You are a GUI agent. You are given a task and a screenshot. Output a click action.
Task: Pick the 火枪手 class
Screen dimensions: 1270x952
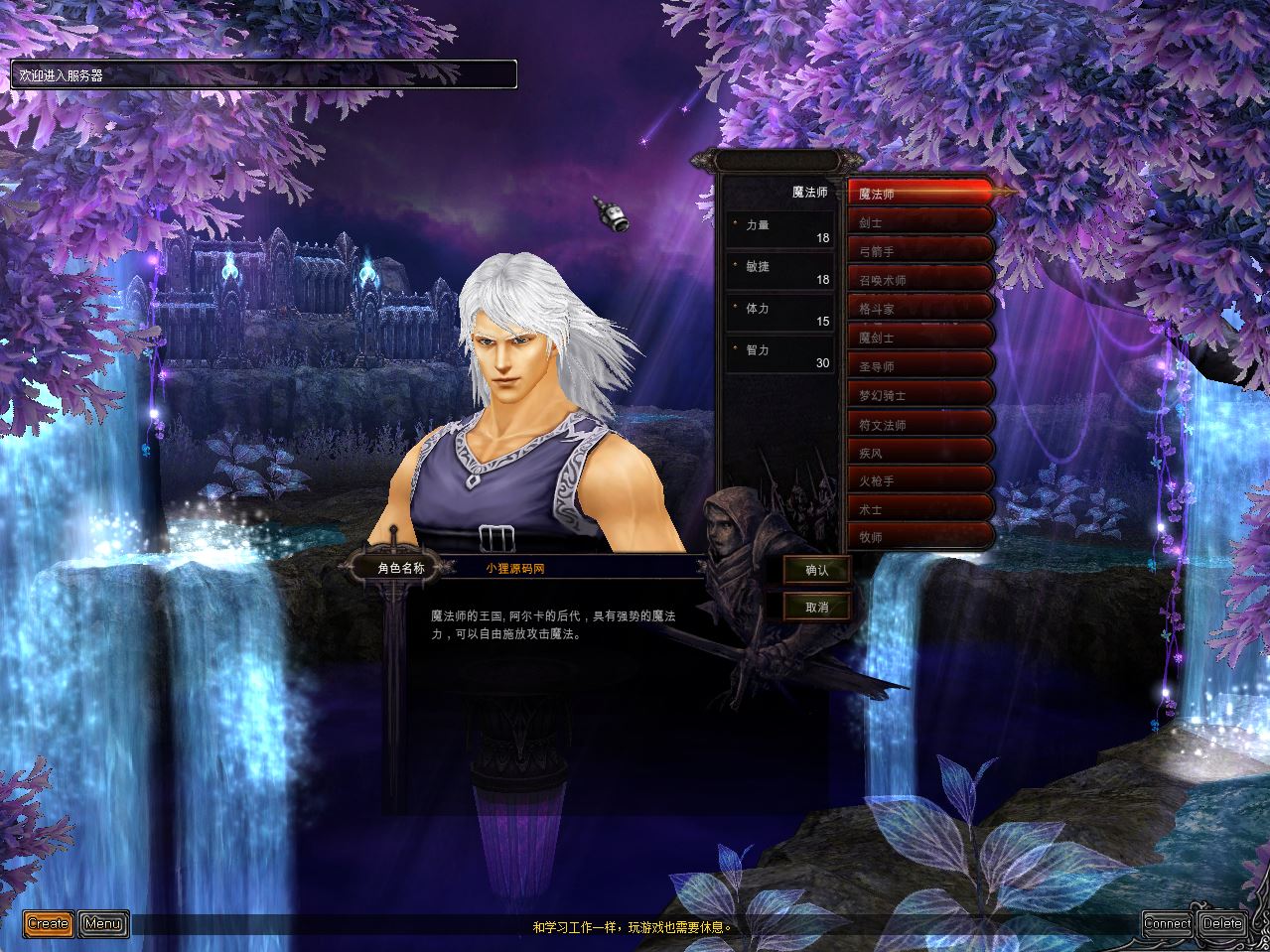pos(918,481)
